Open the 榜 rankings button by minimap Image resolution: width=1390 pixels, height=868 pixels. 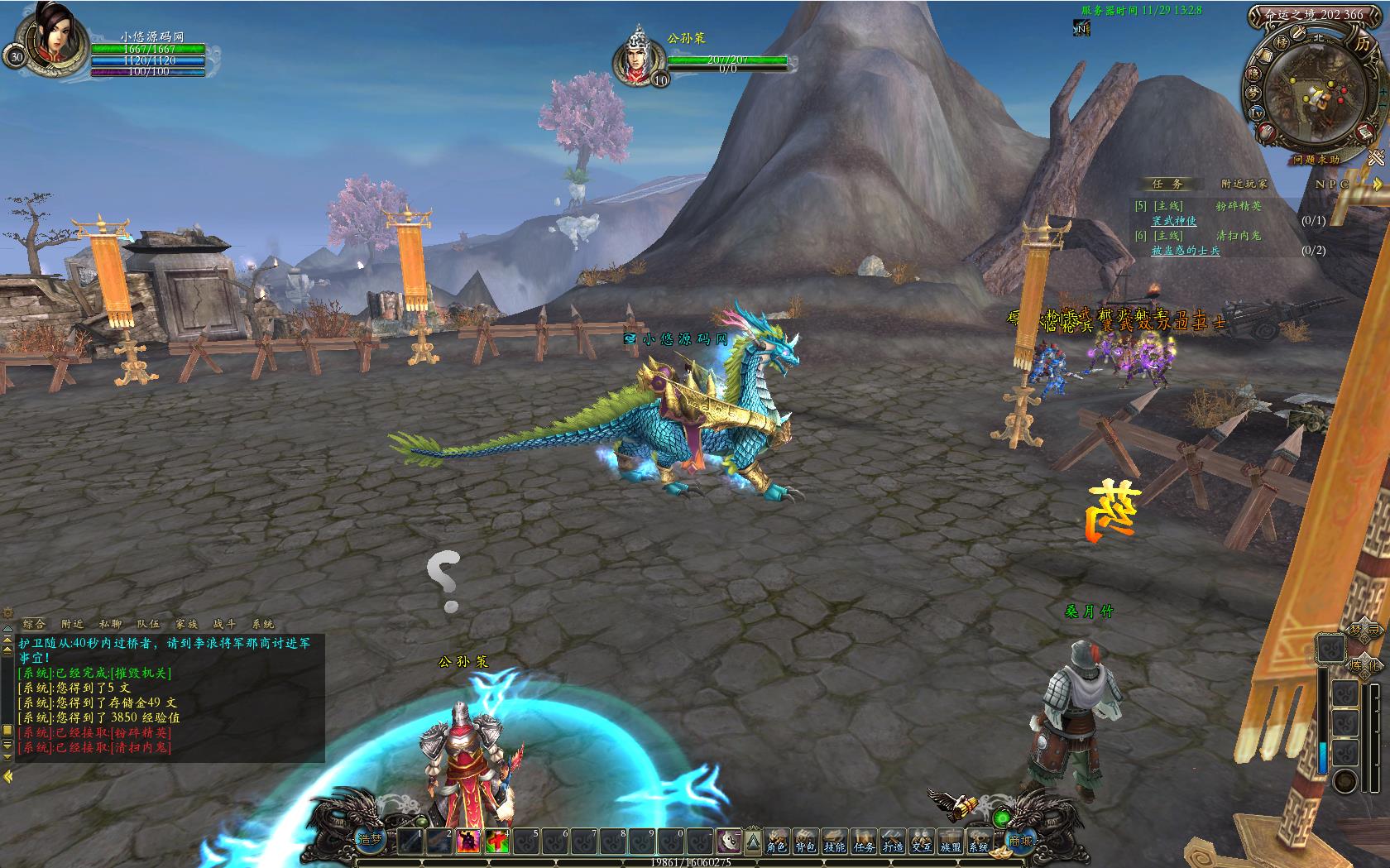pos(1282,41)
